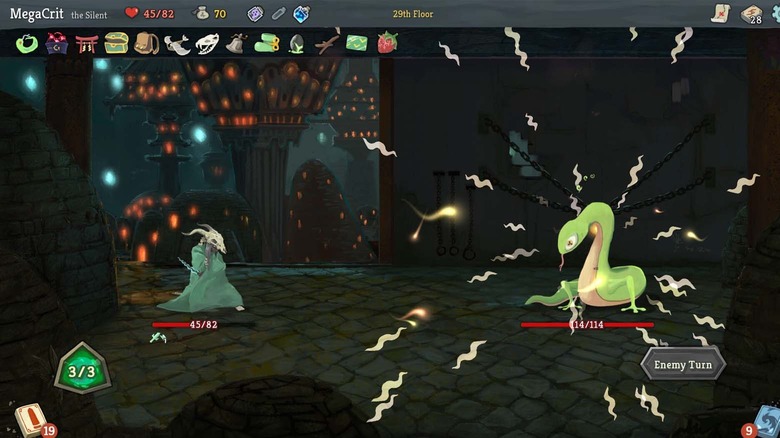Image resolution: width=780 pixels, height=438 pixels.
Task: Inspect the green Ring of the Snake relic
Action: [x=27, y=43]
